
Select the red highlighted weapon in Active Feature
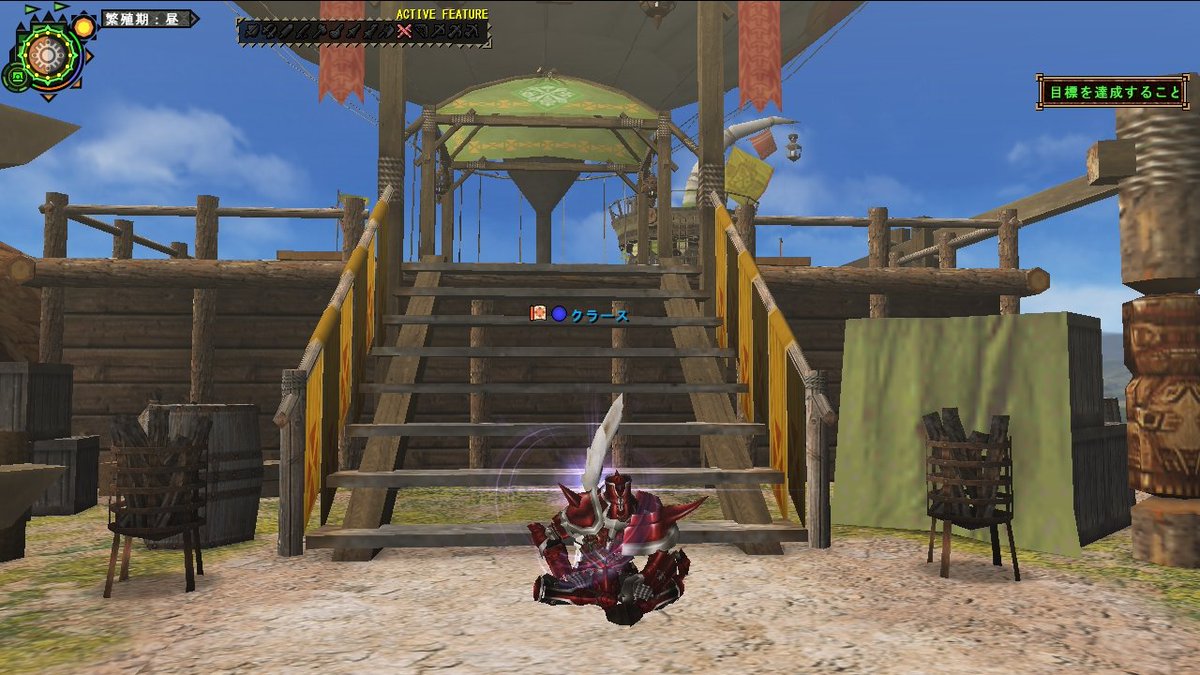404,32
